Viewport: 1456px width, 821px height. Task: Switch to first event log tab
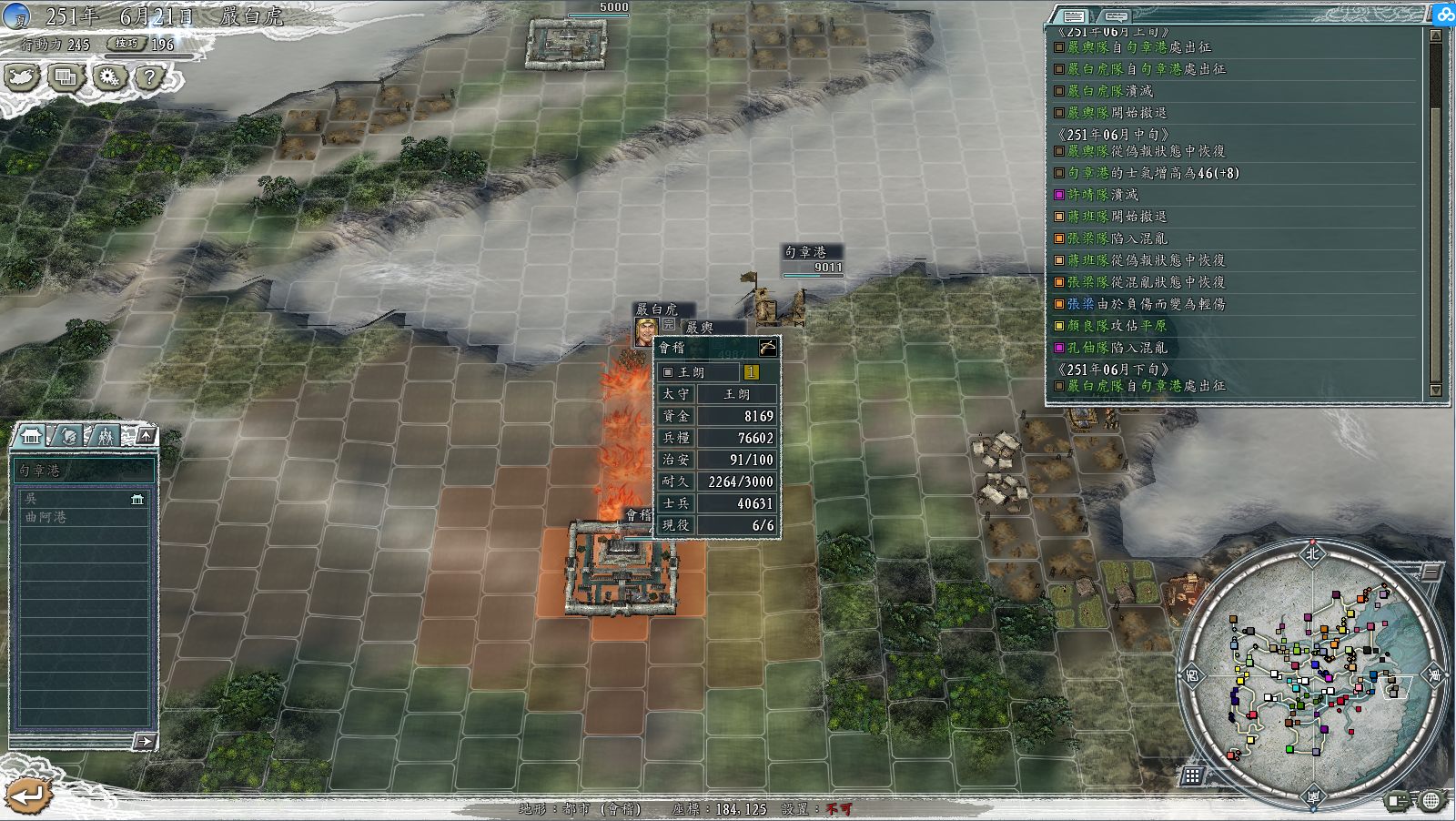1075,16
